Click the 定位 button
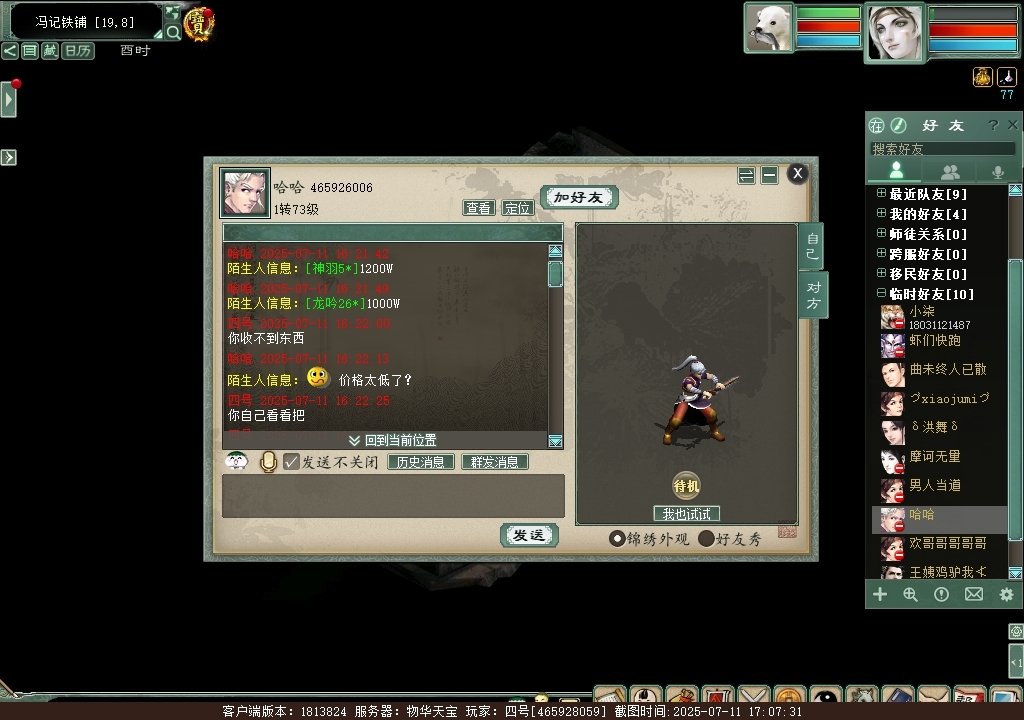The height and width of the screenshot is (720, 1024). tap(517, 208)
